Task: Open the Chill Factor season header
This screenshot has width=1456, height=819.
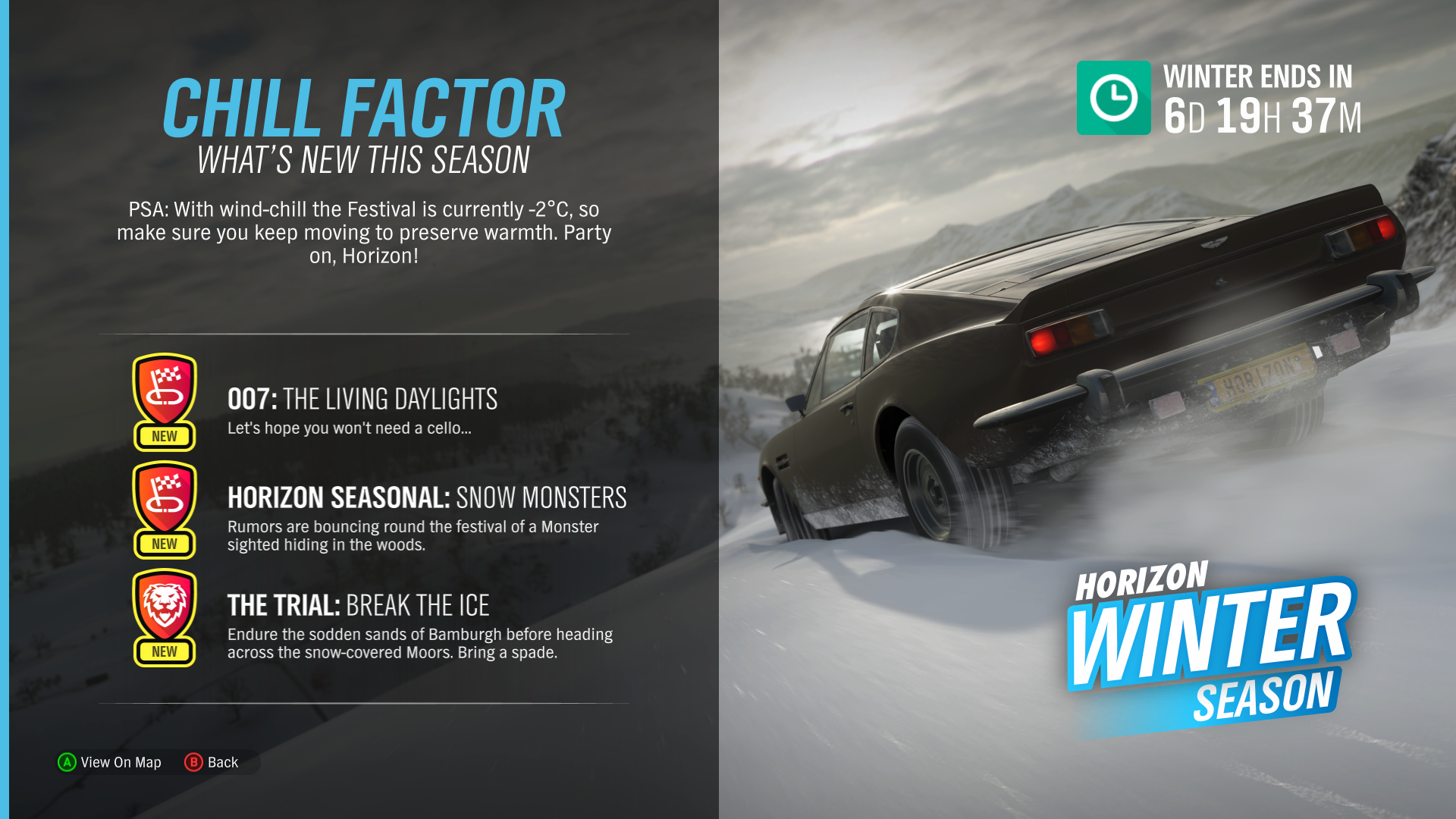Action: click(364, 106)
